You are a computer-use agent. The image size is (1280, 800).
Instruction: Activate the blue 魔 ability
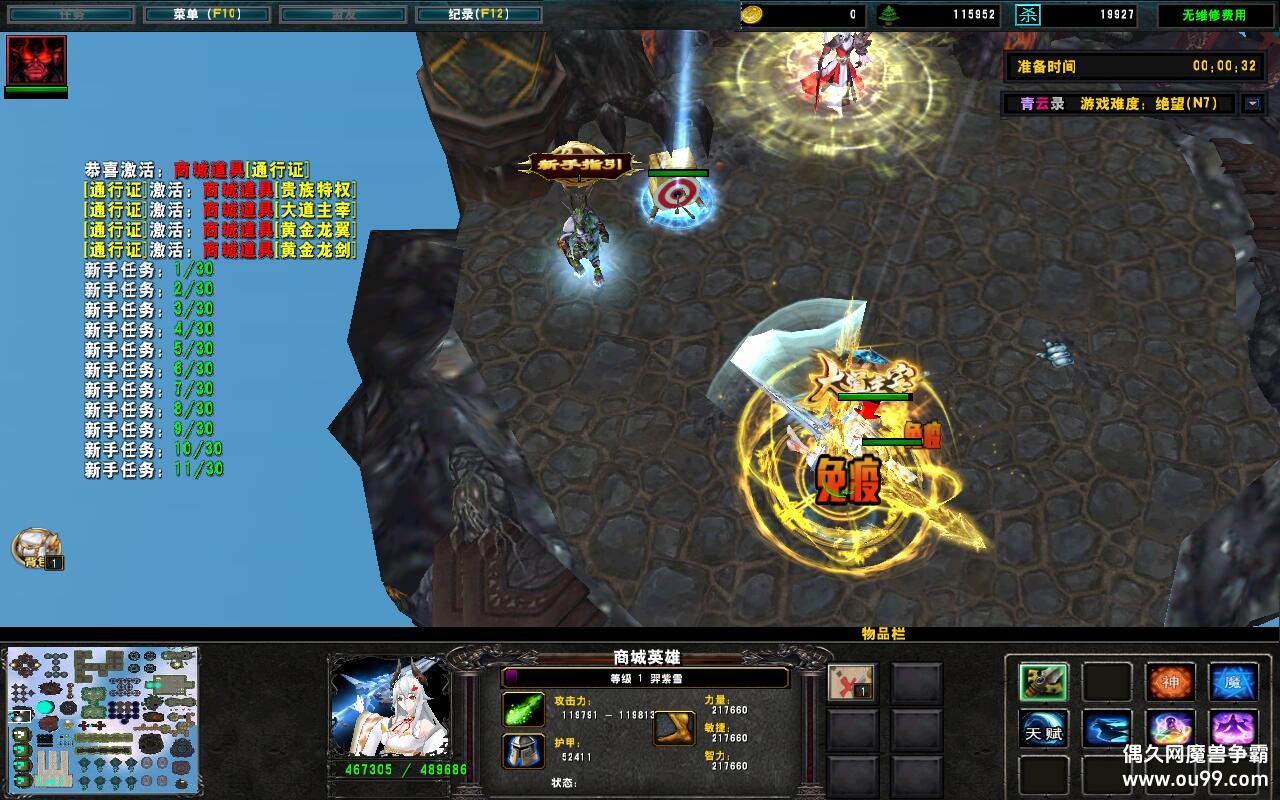pos(1234,682)
